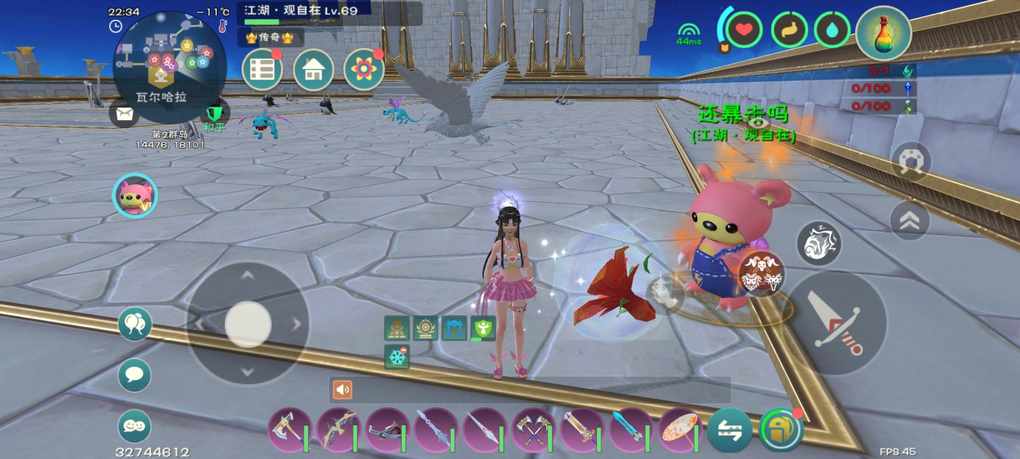Screen dimensions: 1020x459
Task: Open the chat speech bubble
Action: coord(134,375)
